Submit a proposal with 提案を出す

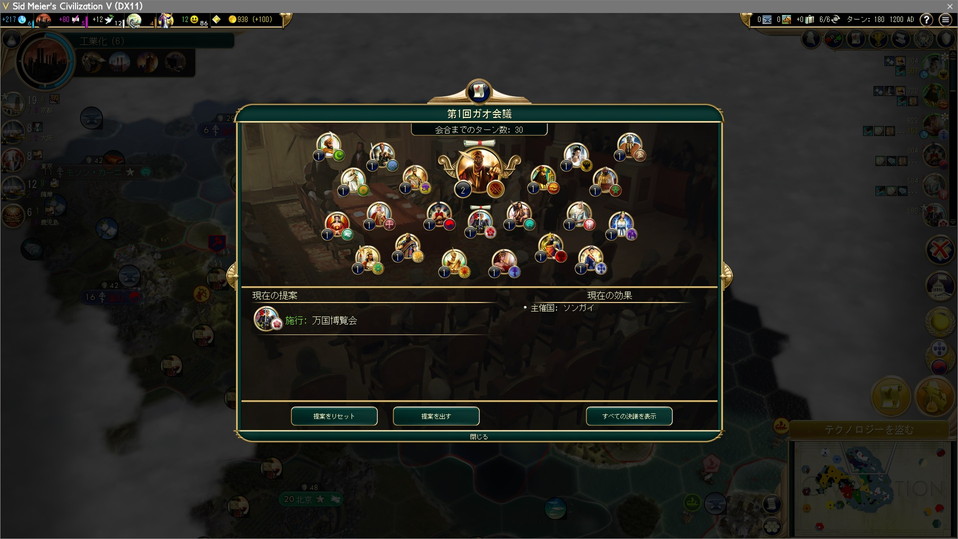pyautogui.click(x=436, y=416)
